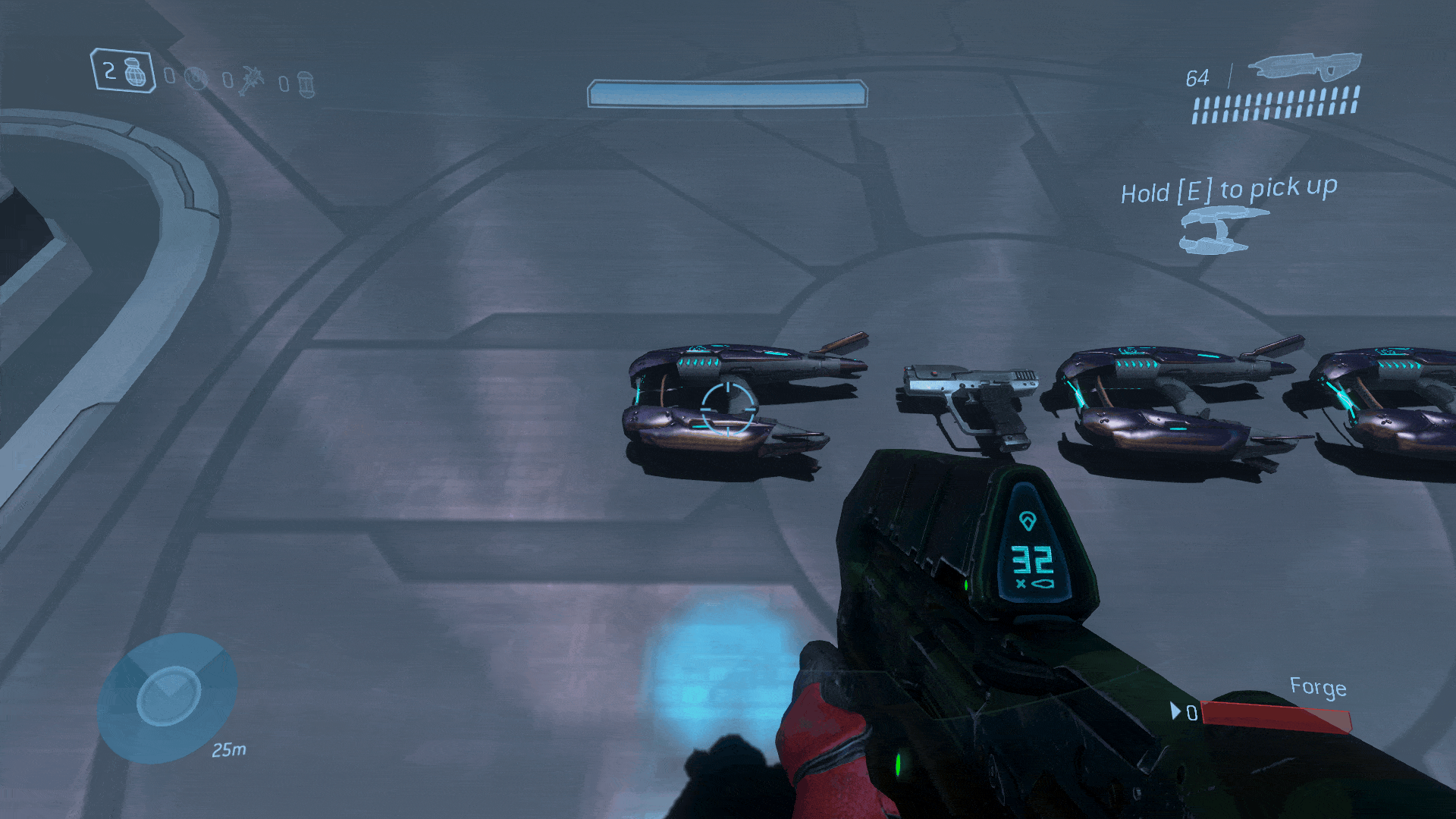Click the plasma grenade counter icon

(x=196, y=77)
